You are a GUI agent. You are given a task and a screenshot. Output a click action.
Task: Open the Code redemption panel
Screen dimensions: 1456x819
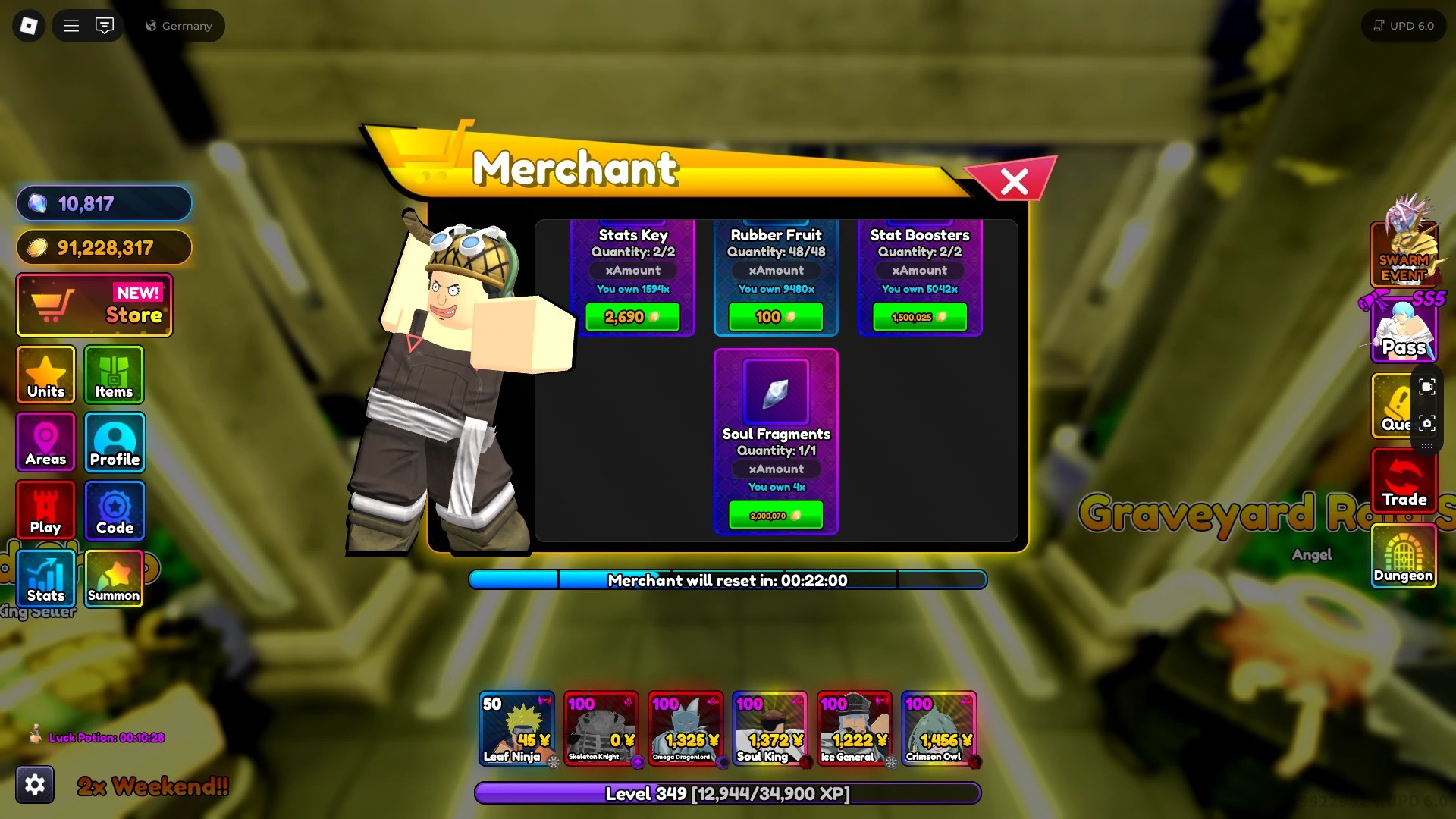coord(114,510)
